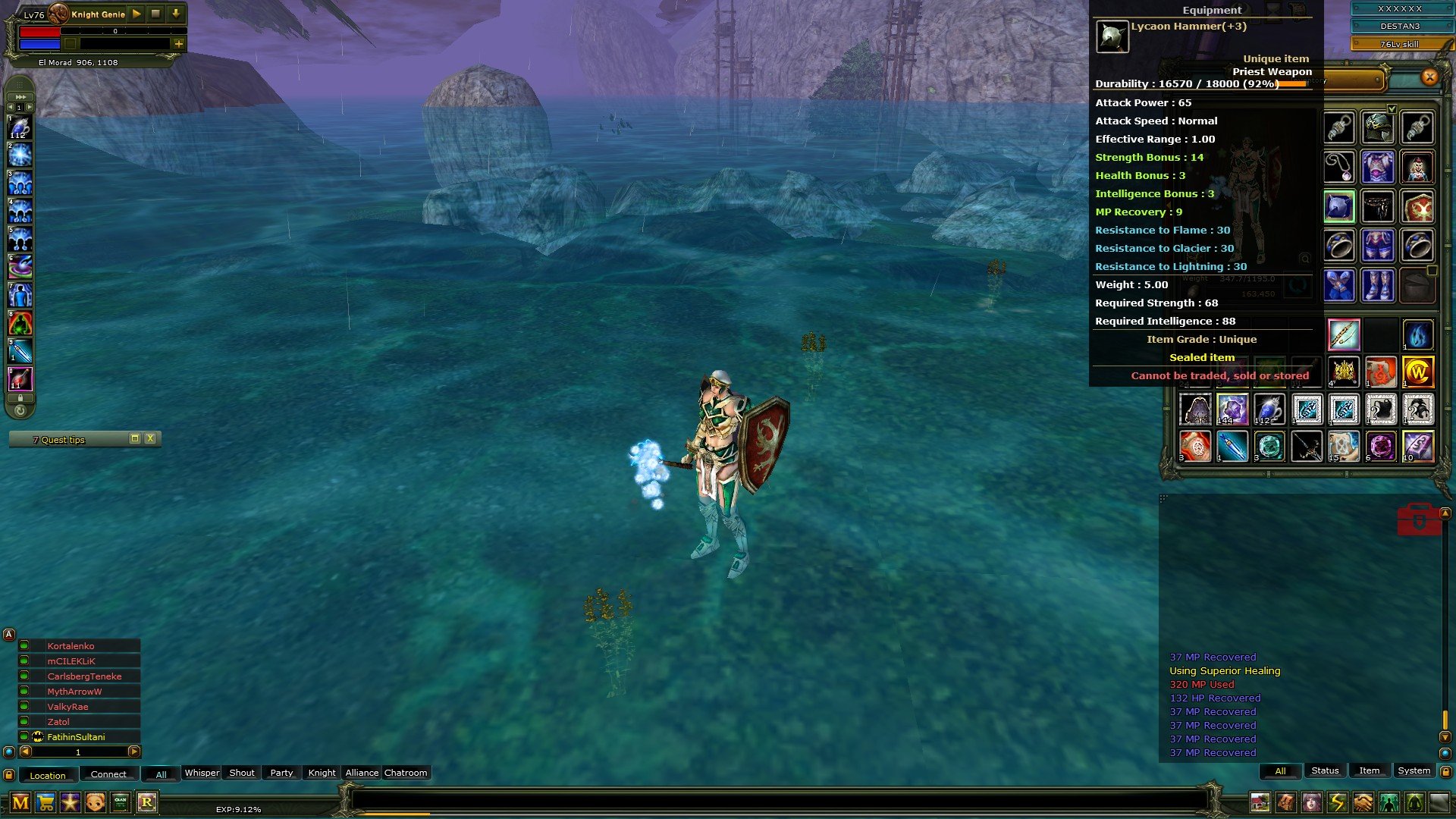
Task: Show the Status log tab
Action: click(x=1325, y=770)
